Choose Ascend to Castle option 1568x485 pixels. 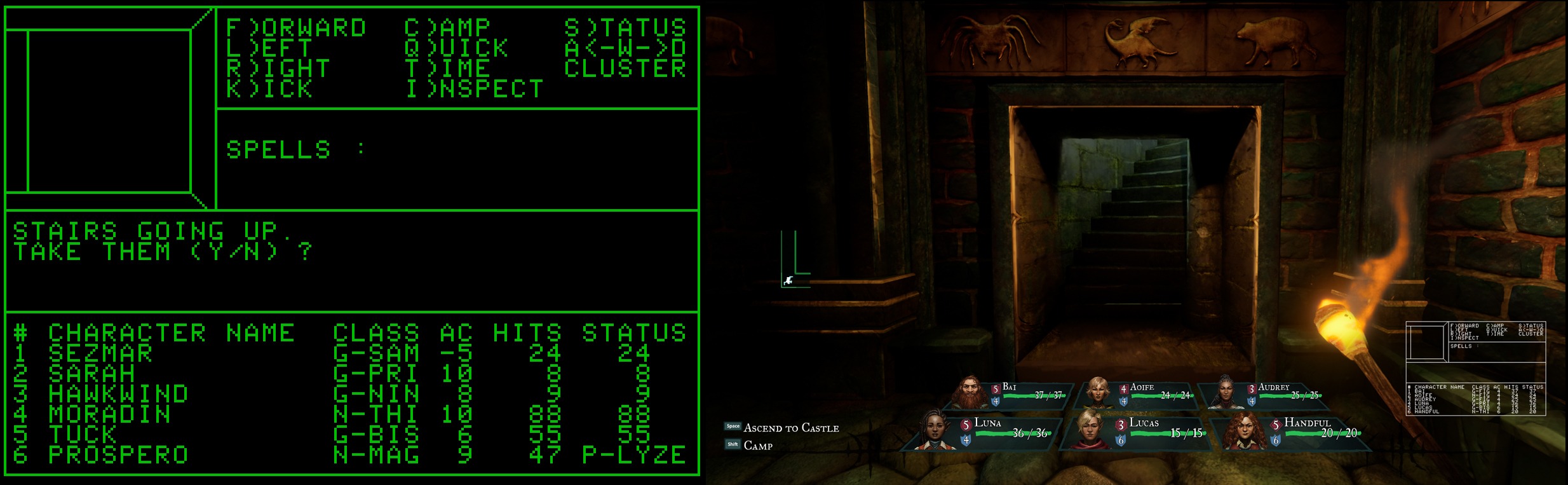[790, 428]
